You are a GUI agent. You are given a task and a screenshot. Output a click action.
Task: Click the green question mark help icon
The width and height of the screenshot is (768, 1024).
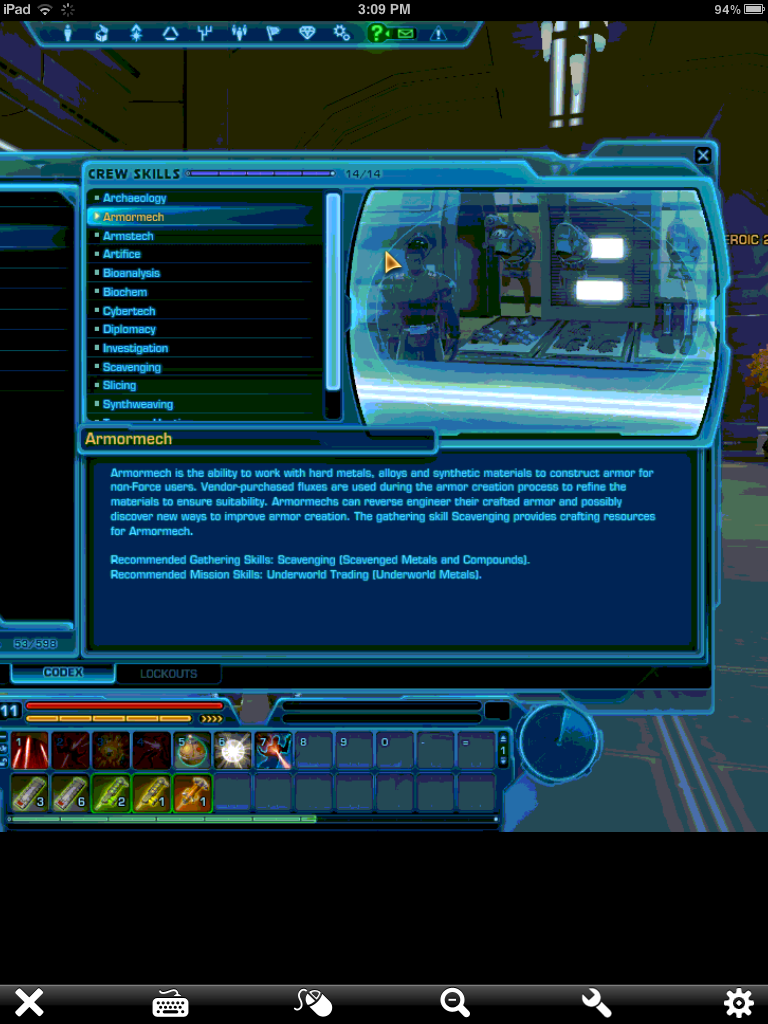(375, 33)
